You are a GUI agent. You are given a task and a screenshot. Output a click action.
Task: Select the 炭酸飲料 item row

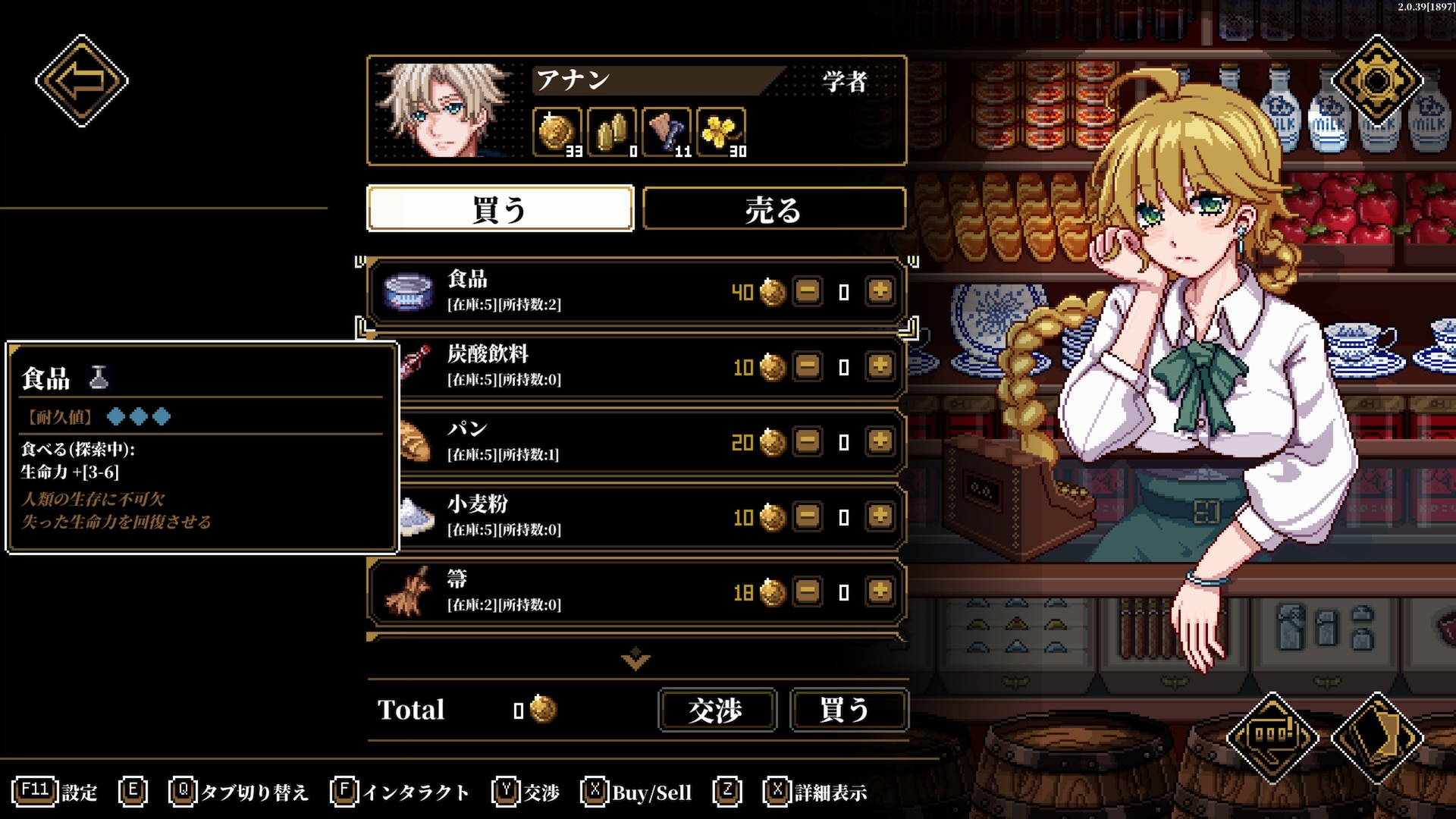click(x=569, y=366)
